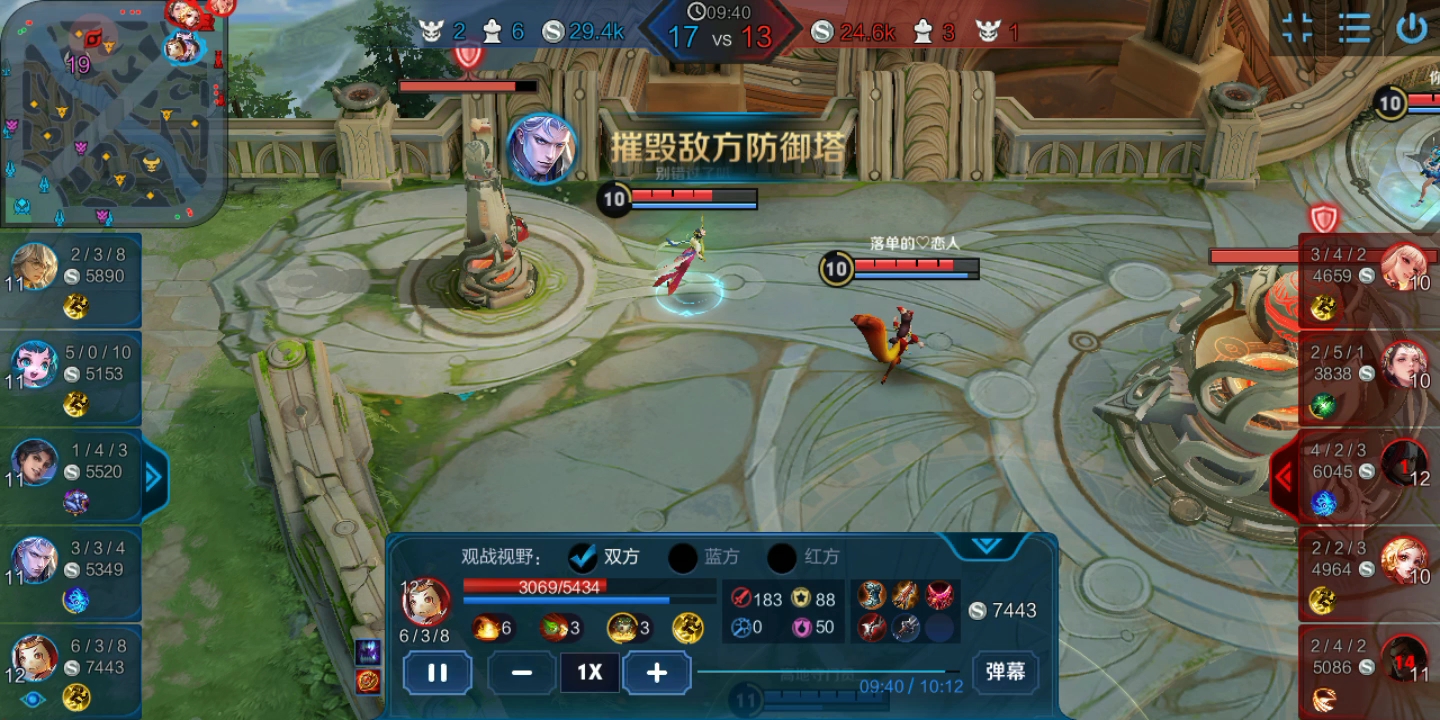
Task: Expand the blue team panel arrow
Action: click(x=153, y=478)
